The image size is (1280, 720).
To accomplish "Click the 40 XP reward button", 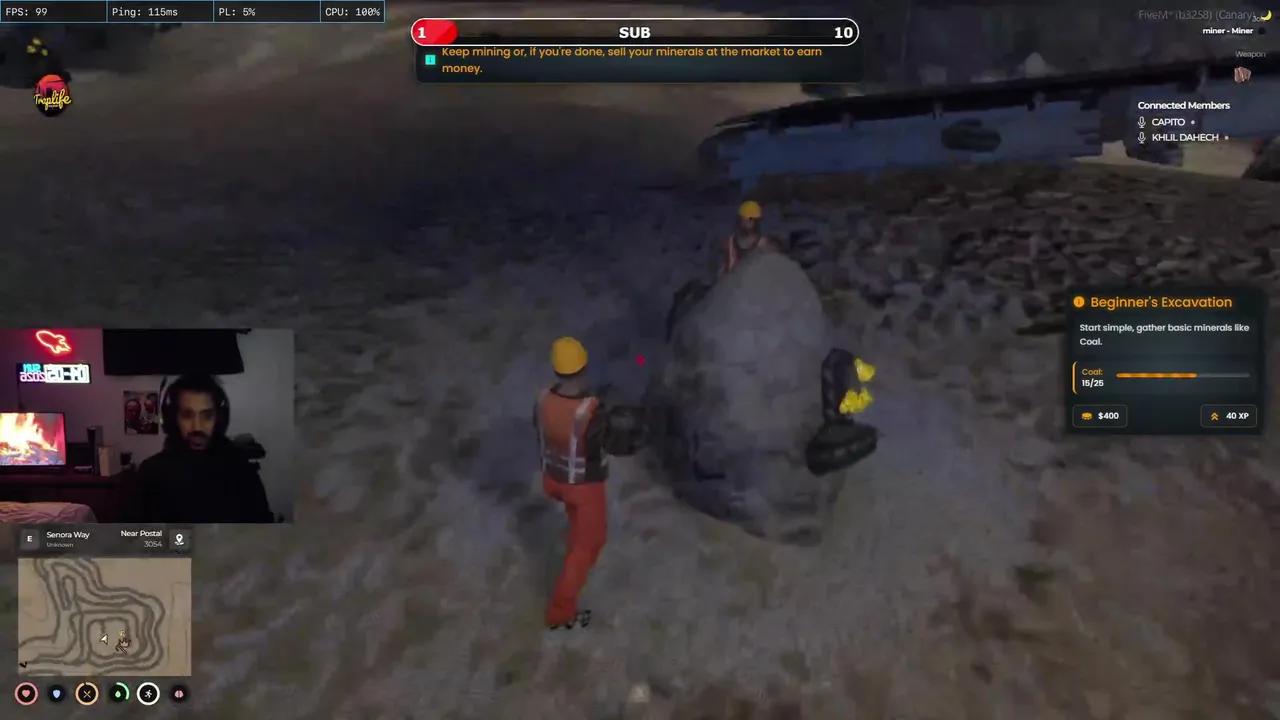I will pos(1229,415).
